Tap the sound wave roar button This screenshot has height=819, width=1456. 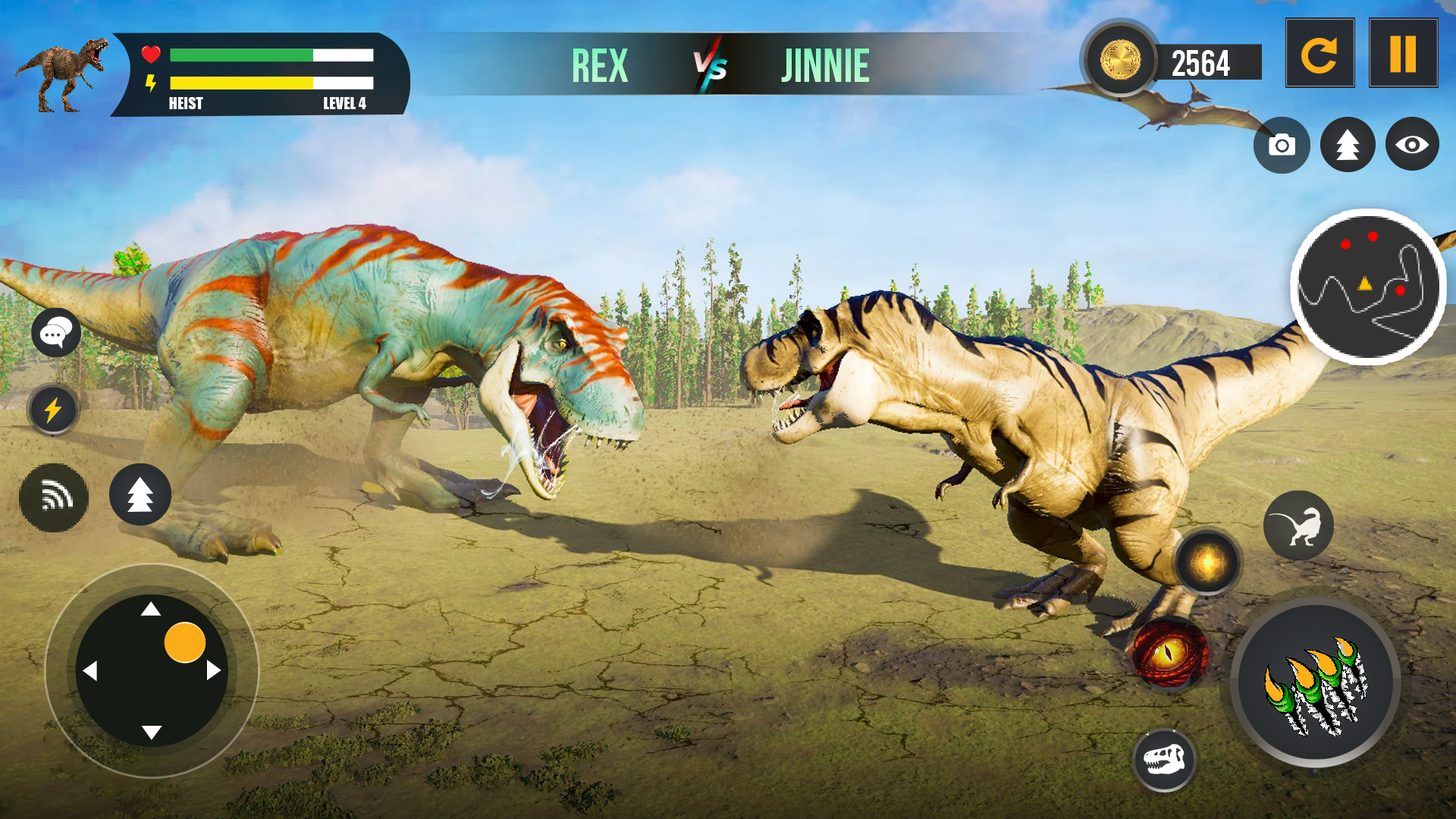point(54,497)
